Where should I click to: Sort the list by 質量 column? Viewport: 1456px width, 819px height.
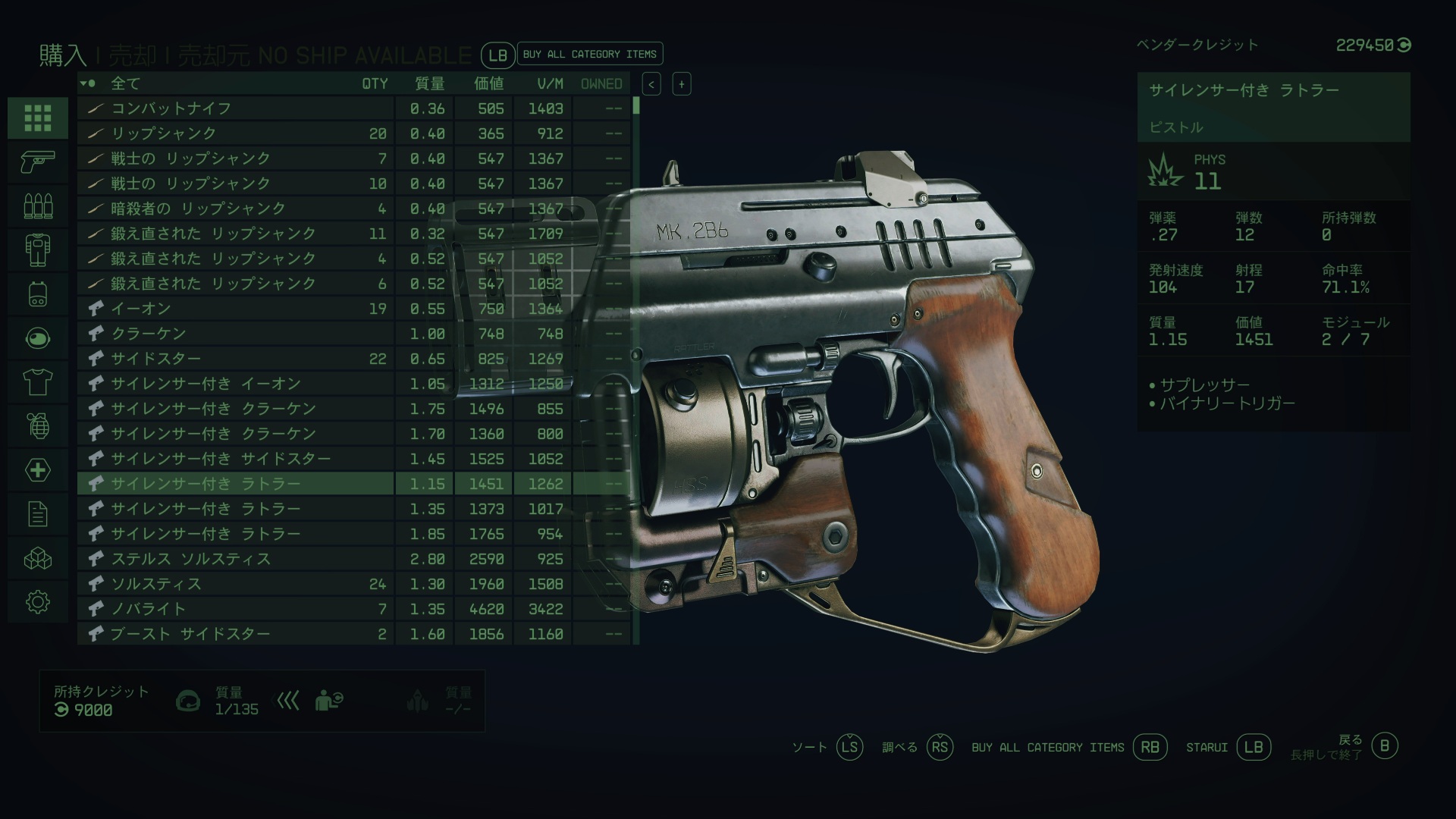click(x=429, y=83)
